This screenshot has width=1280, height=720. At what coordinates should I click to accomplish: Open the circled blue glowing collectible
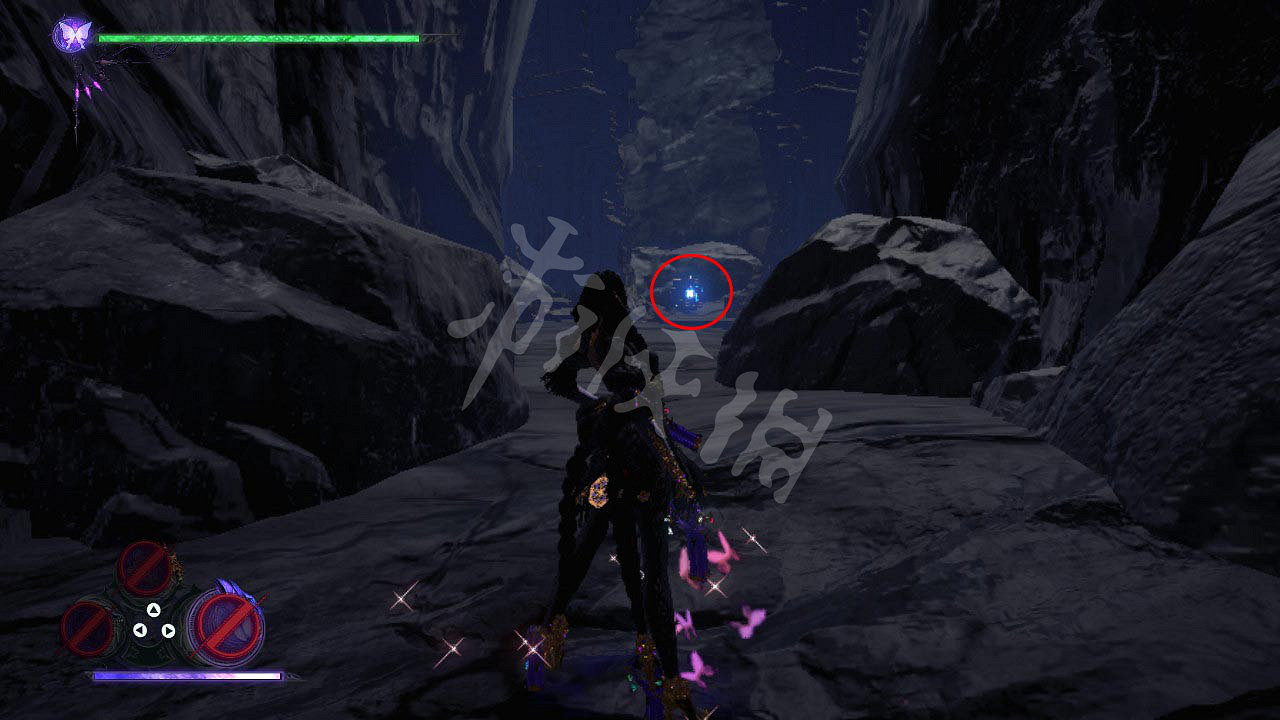(x=688, y=294)
